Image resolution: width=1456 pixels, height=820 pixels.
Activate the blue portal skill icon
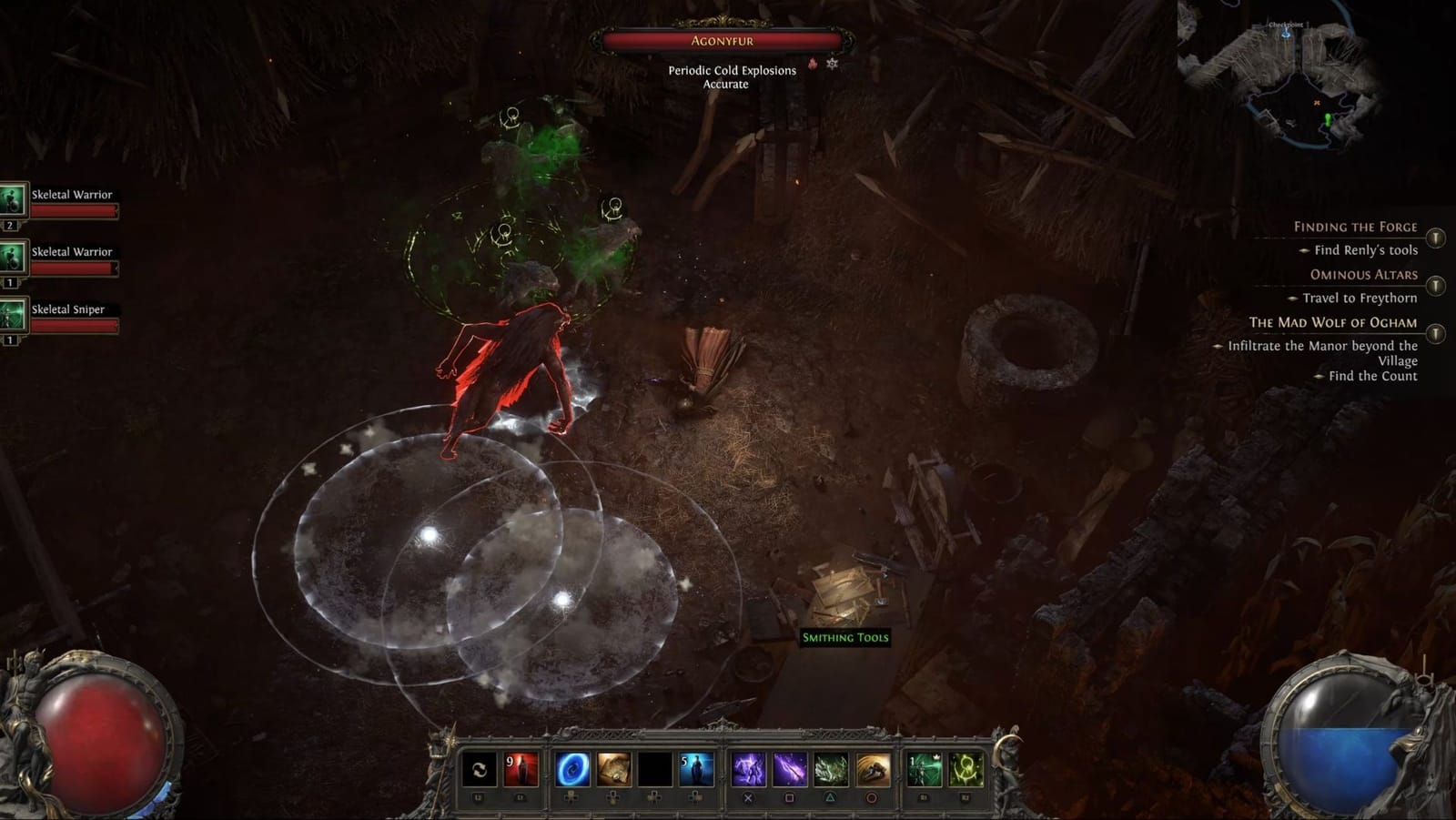(x=571, y=768)
